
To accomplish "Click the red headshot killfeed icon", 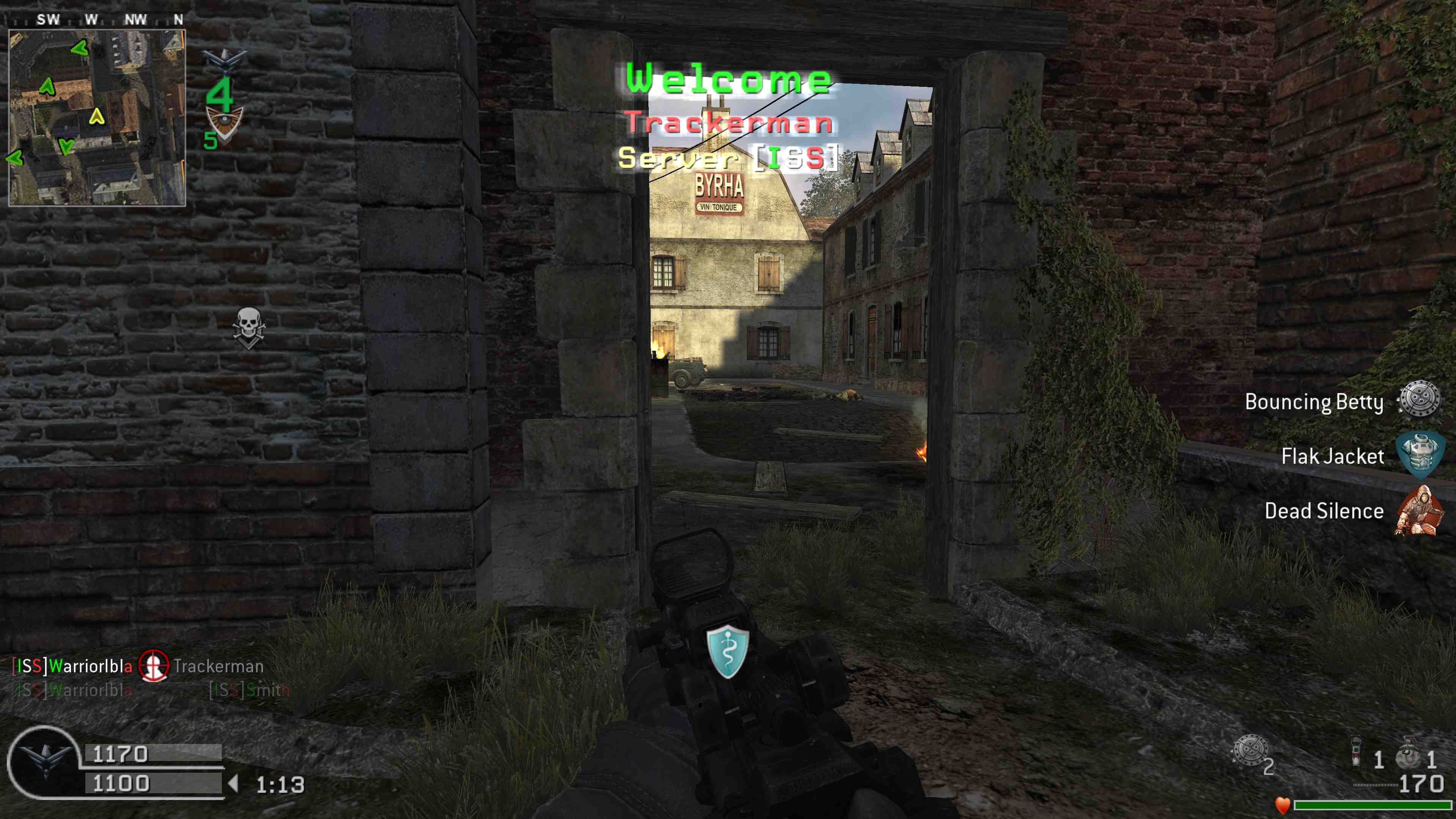I will click(x=154, y=666).
